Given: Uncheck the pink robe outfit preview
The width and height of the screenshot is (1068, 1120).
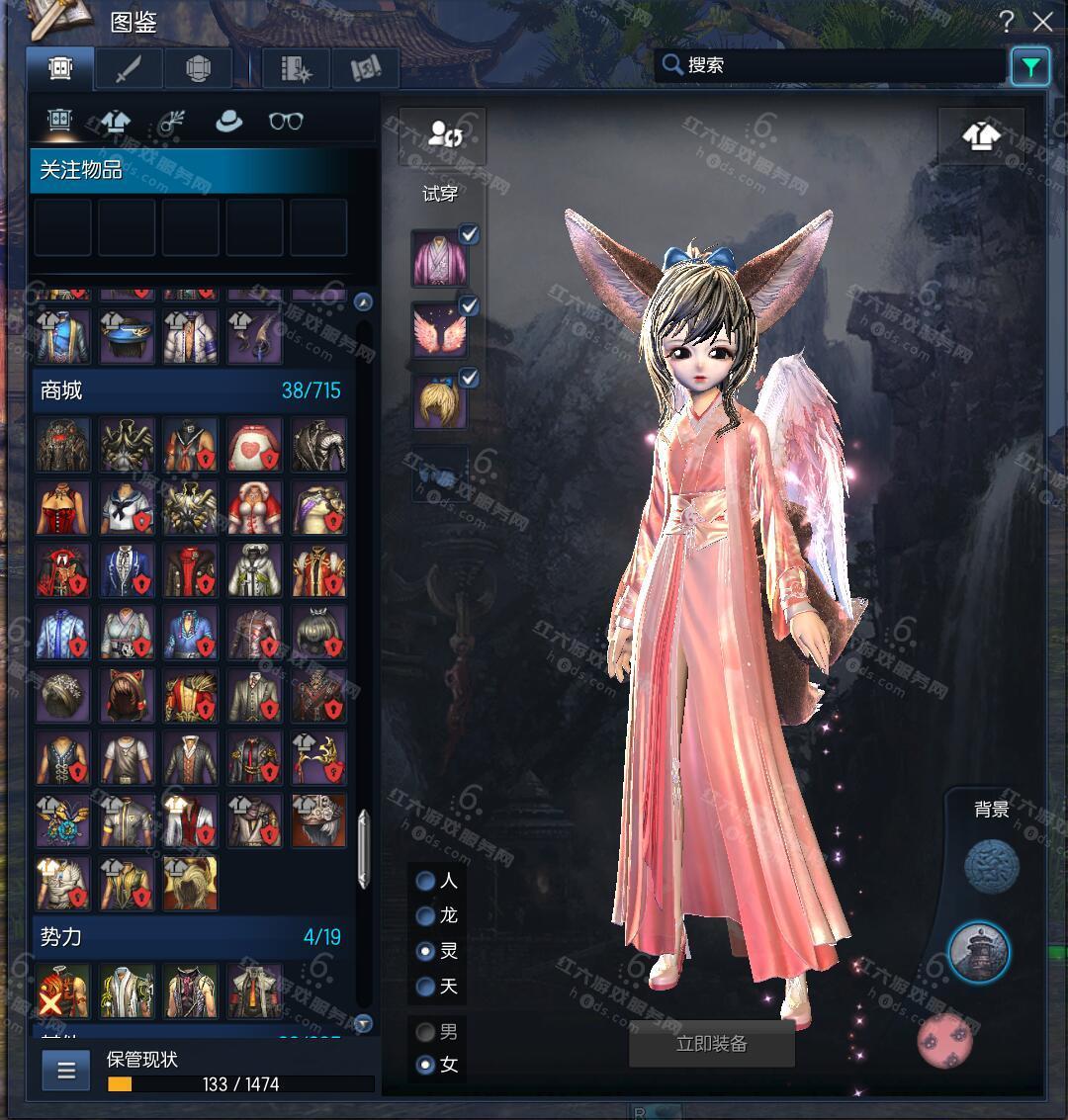Looking at the screenshot, I should coord(470,234).
